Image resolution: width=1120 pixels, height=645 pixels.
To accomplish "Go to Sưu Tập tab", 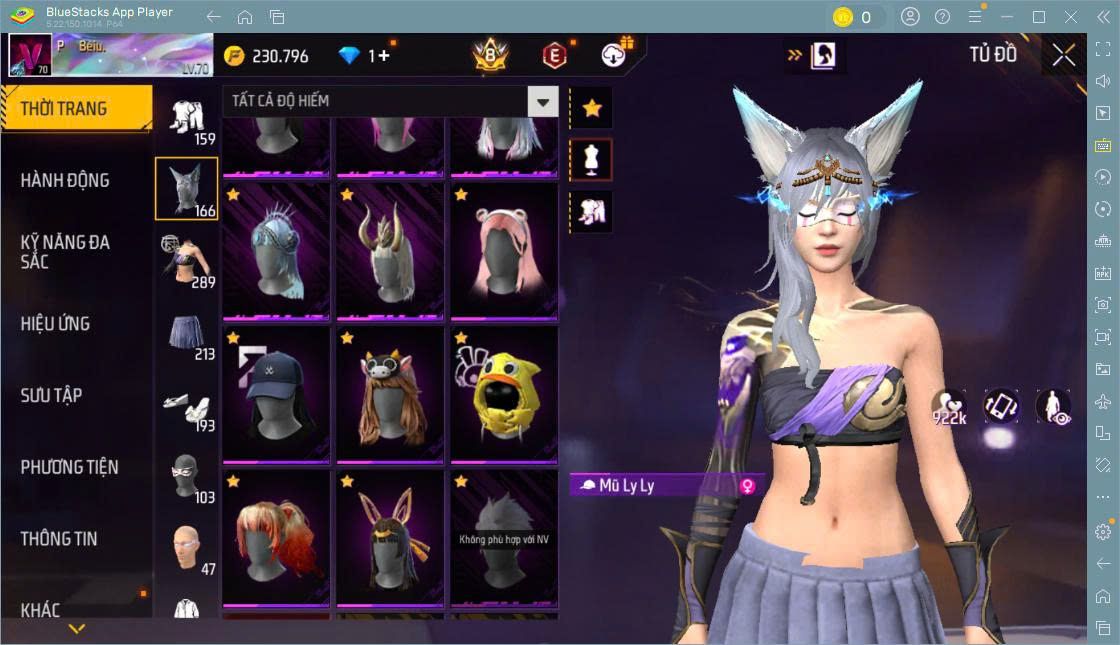I will click(52, 395).
